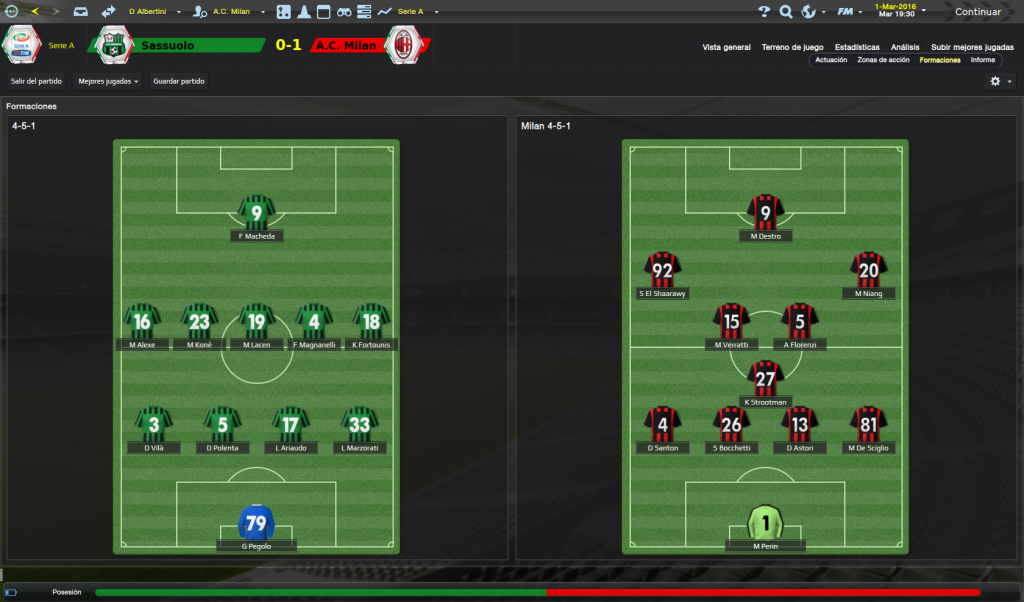View the Zonas de acción sub-tab
The height and width of the screenshot is (602, 1024).
click(x=883, y=60)
